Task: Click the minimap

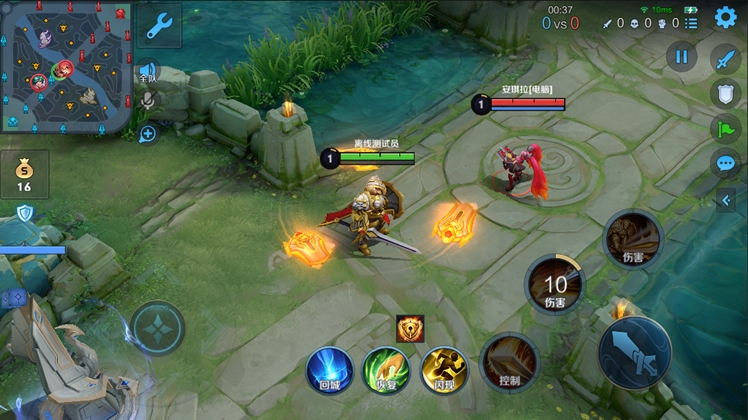Action: 66,68
